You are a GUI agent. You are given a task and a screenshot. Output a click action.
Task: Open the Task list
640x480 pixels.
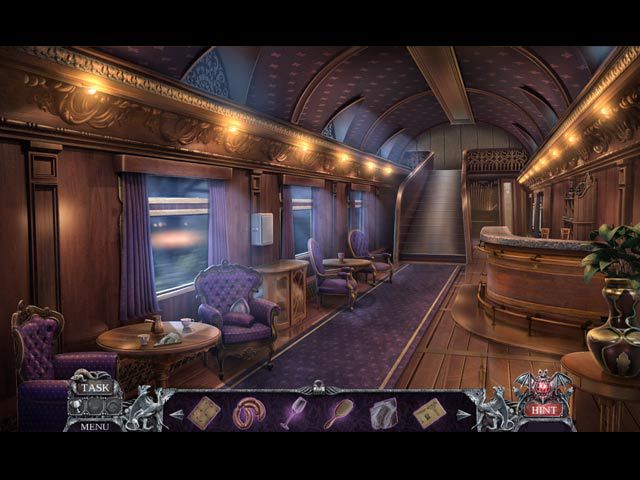97,387
